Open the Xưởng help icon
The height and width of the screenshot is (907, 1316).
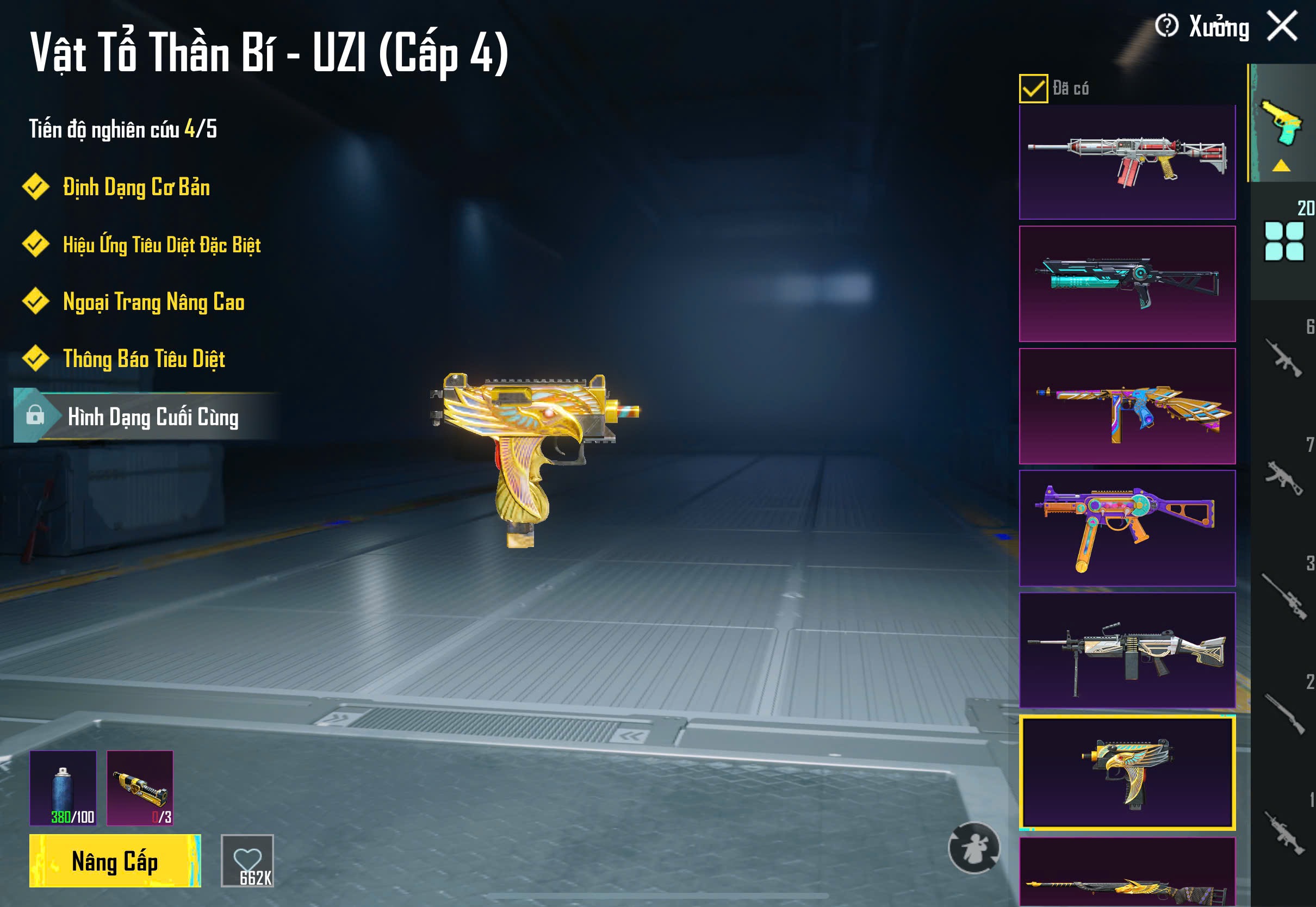coord(1166,26)
